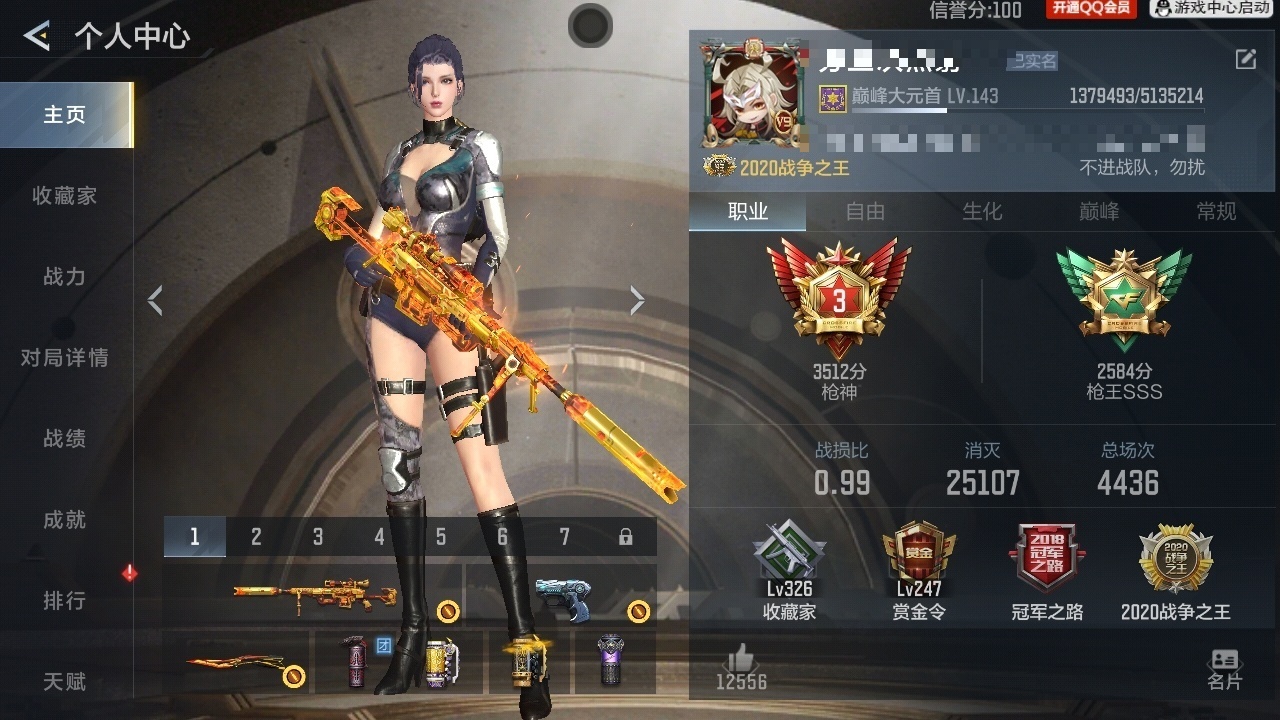Switch to the 自由 stats tab

(x=865, y=211)
